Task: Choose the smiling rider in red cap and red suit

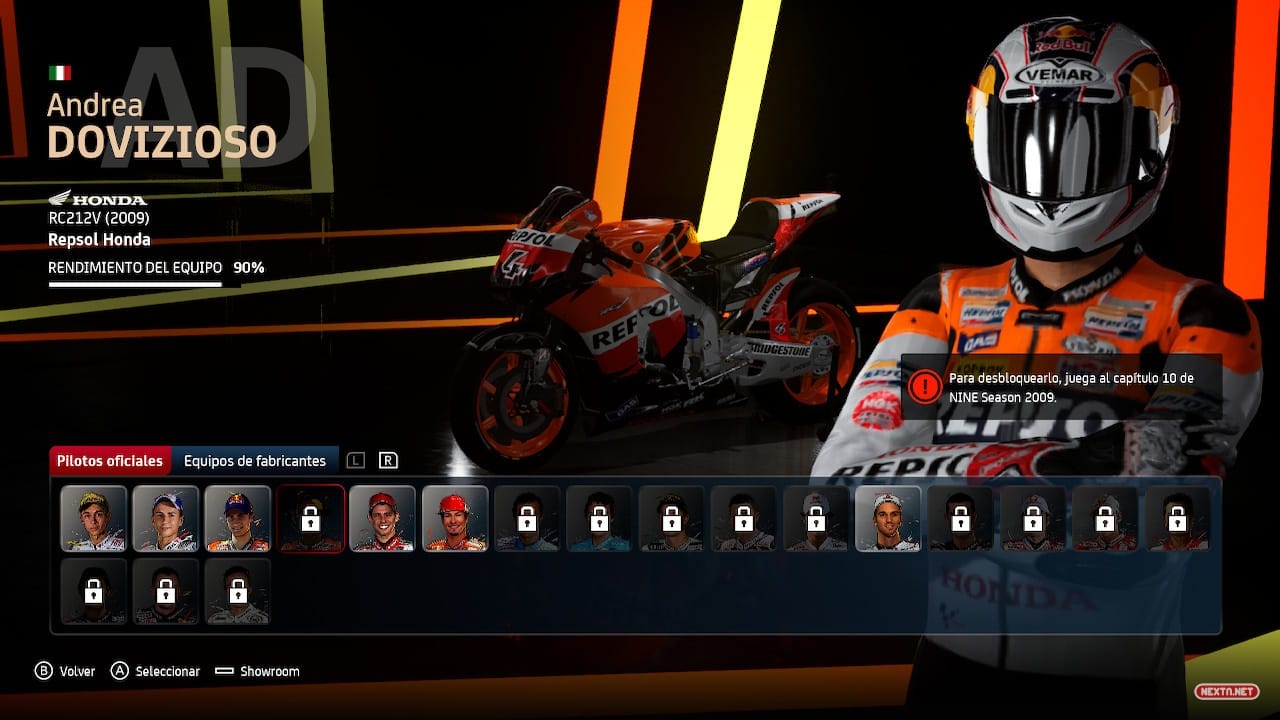Action: [x=383, y=518]
